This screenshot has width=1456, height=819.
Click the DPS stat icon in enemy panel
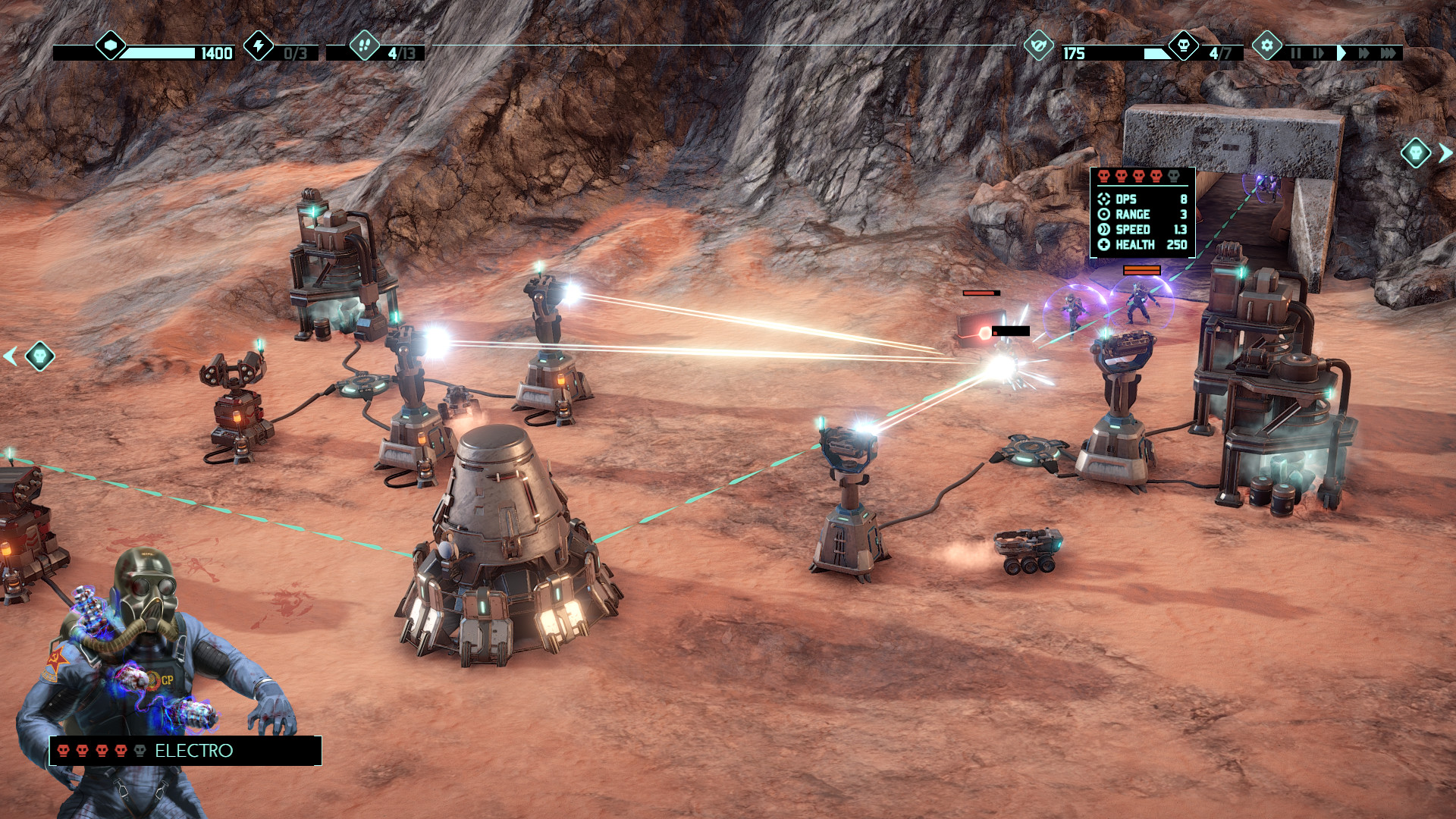pos(1104,199)
